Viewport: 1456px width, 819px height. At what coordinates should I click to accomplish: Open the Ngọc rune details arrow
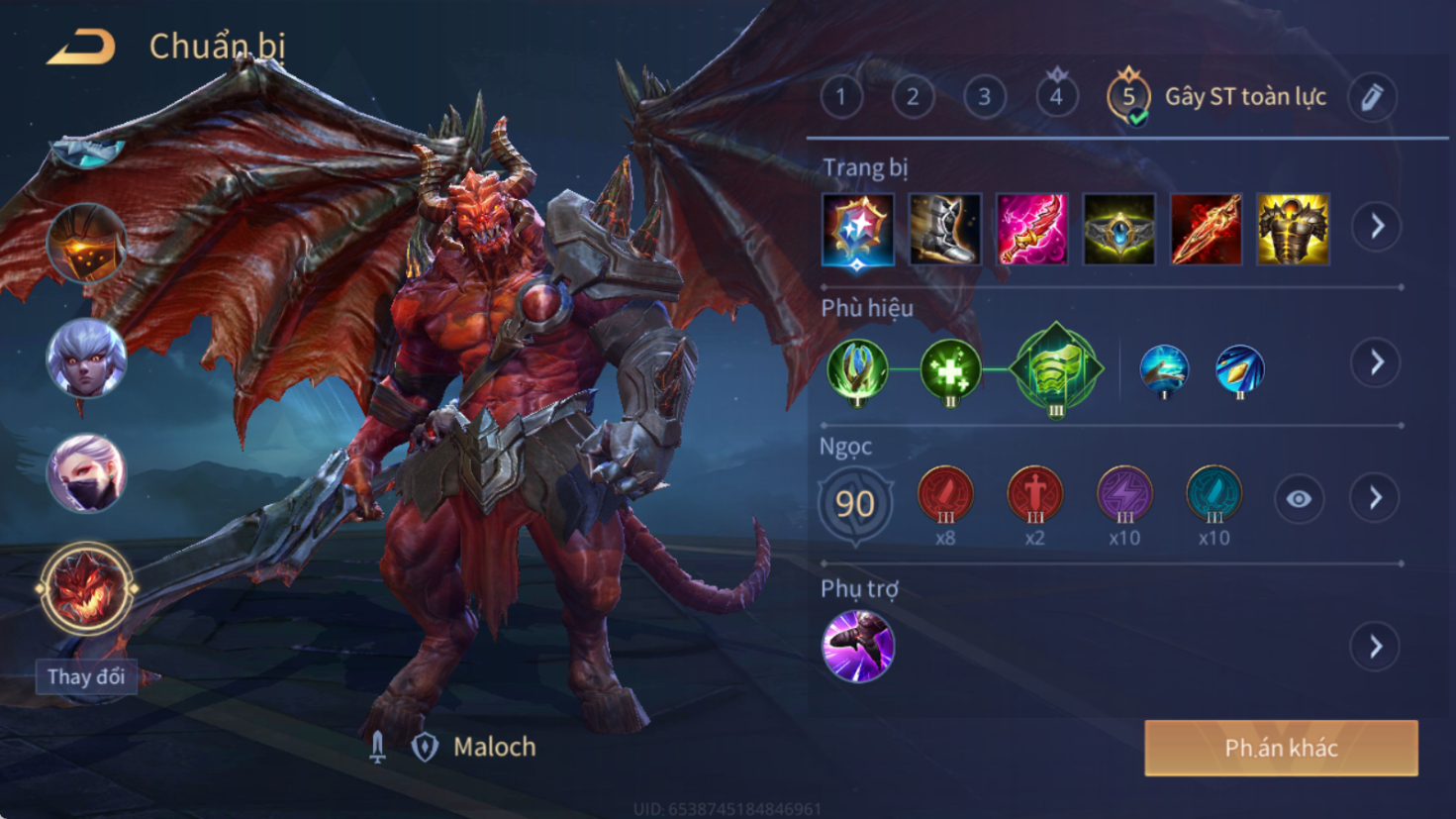(x=1376, y=498)
